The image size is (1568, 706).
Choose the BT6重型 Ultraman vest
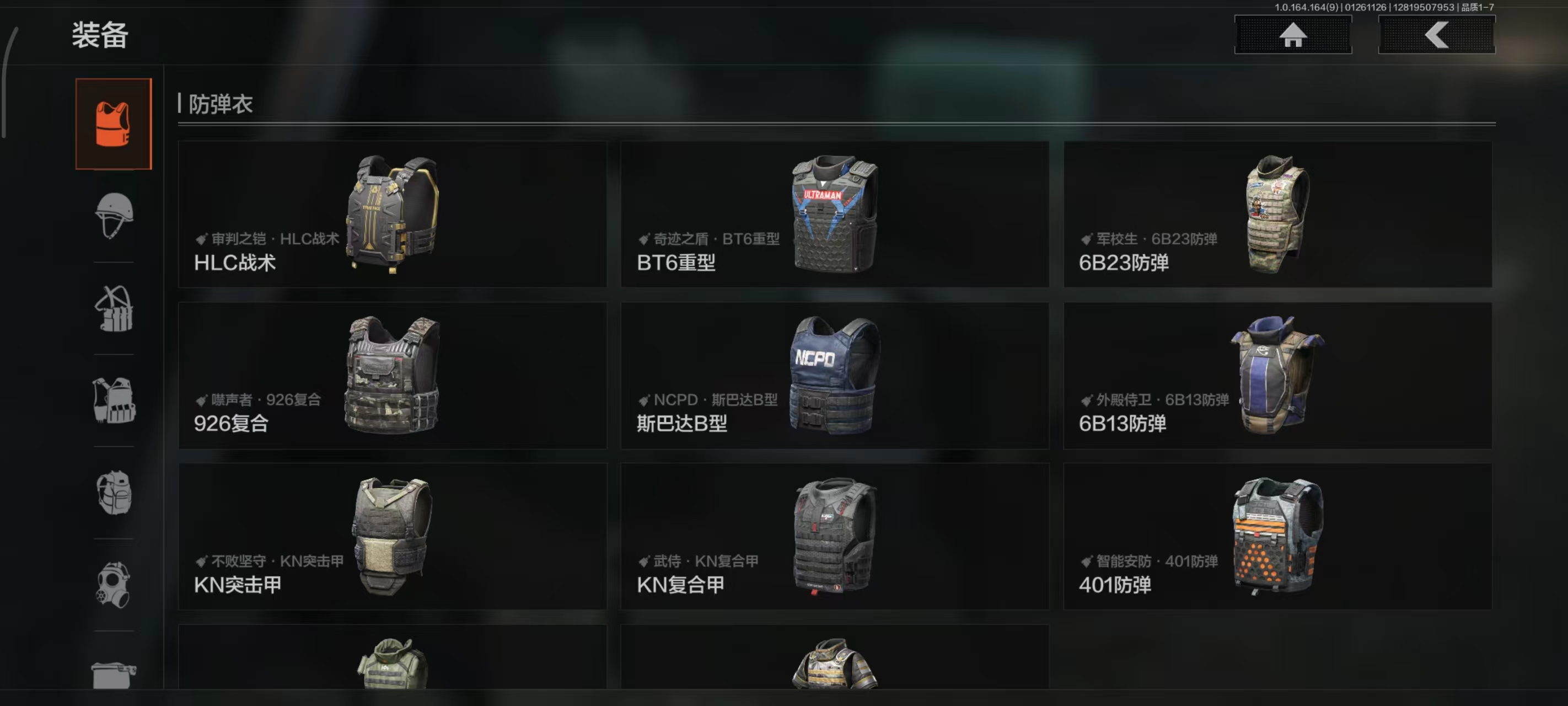tap(834, 215)
